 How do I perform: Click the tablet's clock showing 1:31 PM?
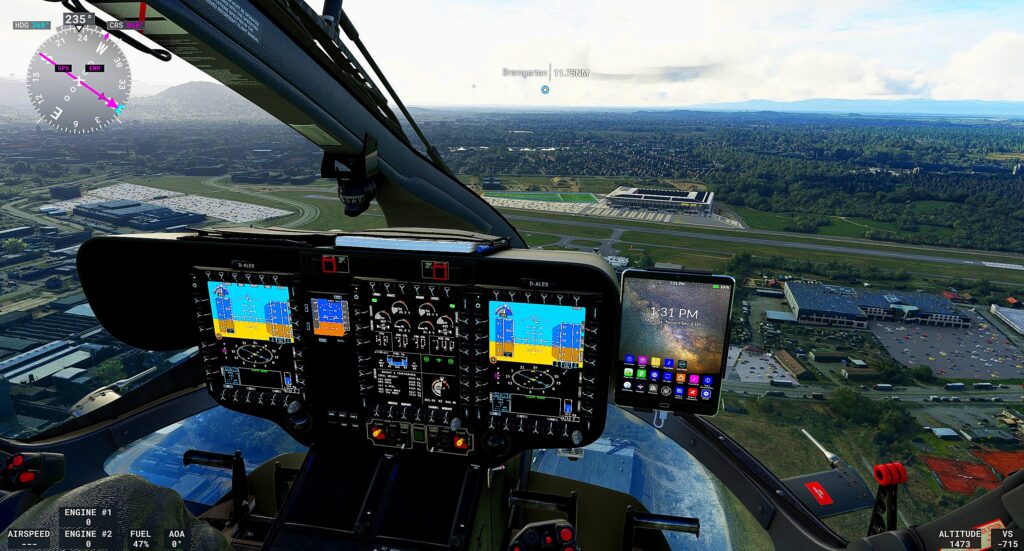pos(673,312)
